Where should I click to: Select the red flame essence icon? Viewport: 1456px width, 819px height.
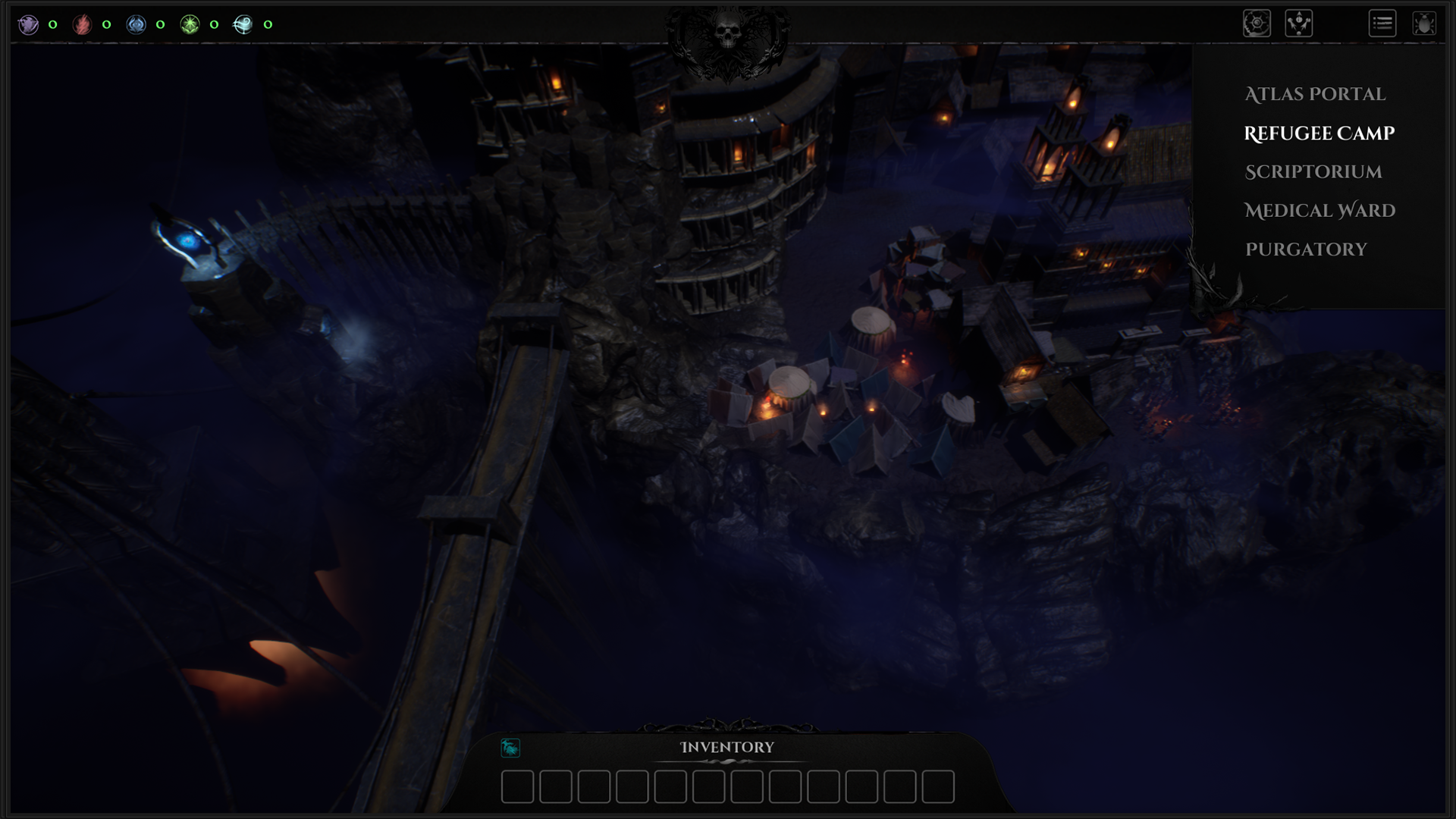[82, 23]
